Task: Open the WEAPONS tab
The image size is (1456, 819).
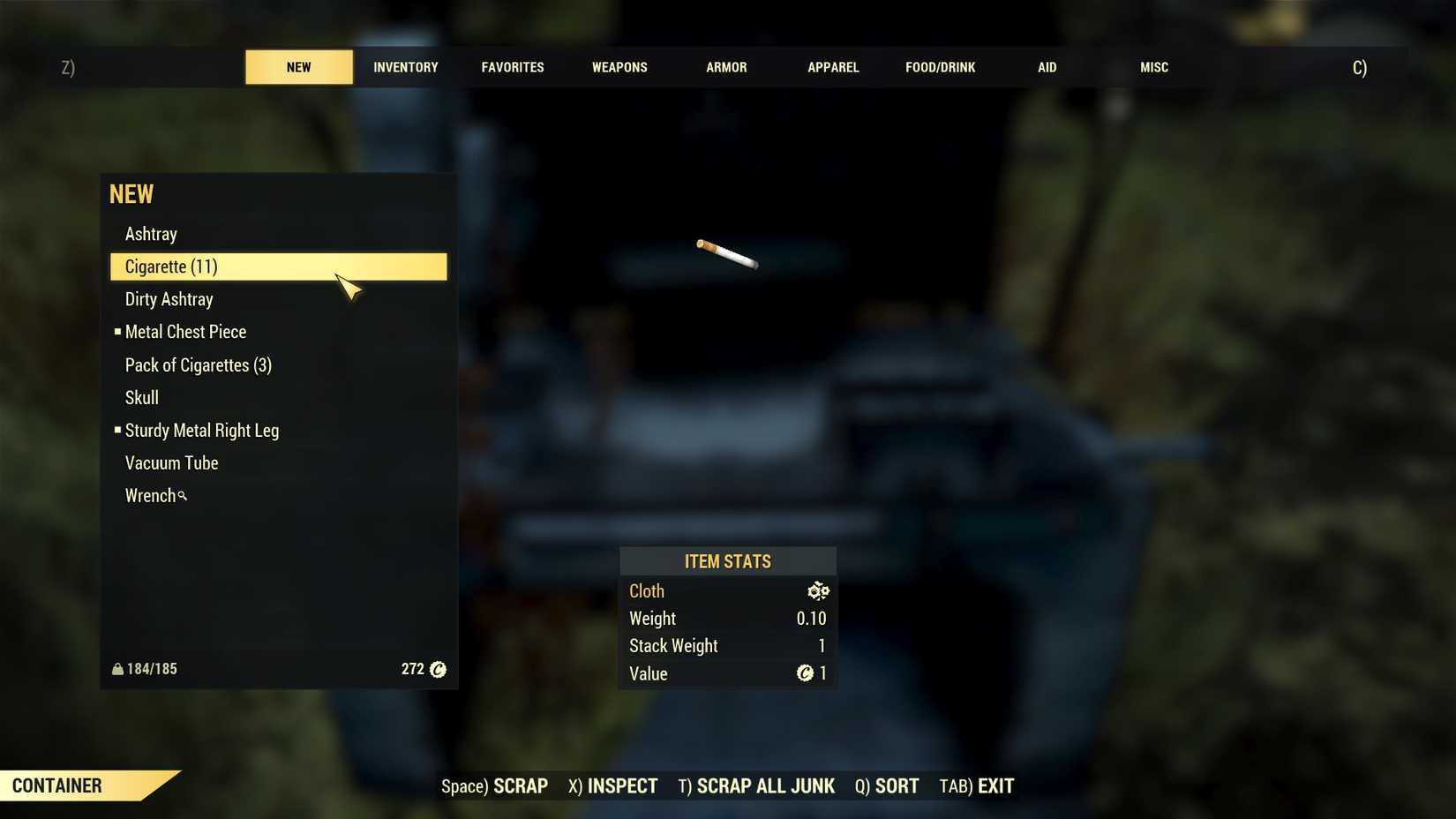Action: pos(619,67)
